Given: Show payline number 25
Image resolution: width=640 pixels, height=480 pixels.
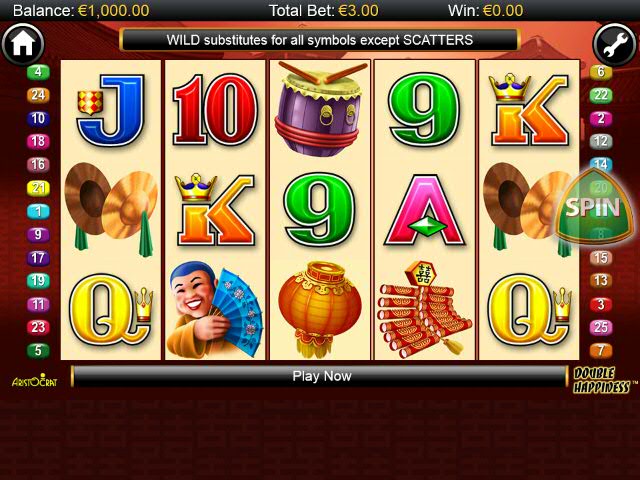Looking at the screenshot, I should click(601, 327).
